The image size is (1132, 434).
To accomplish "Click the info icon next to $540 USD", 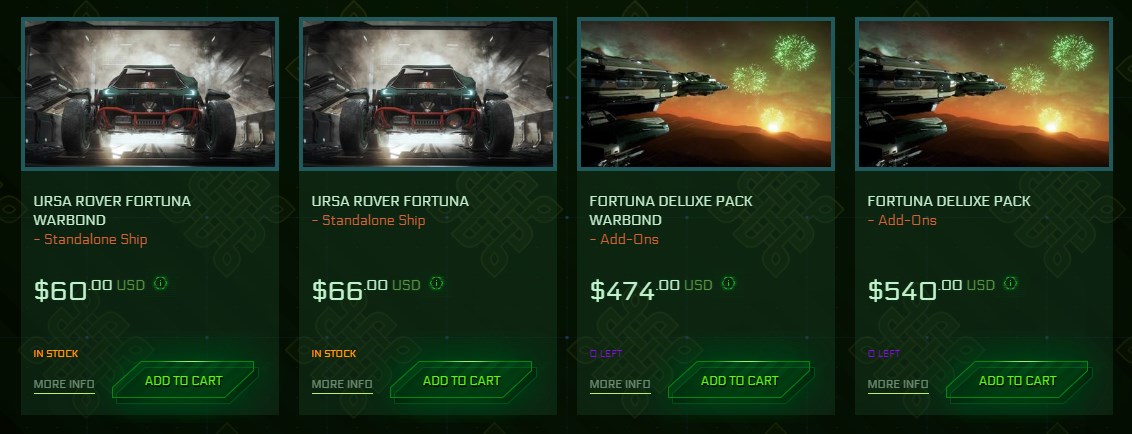I will click(x=1010, y=284).
